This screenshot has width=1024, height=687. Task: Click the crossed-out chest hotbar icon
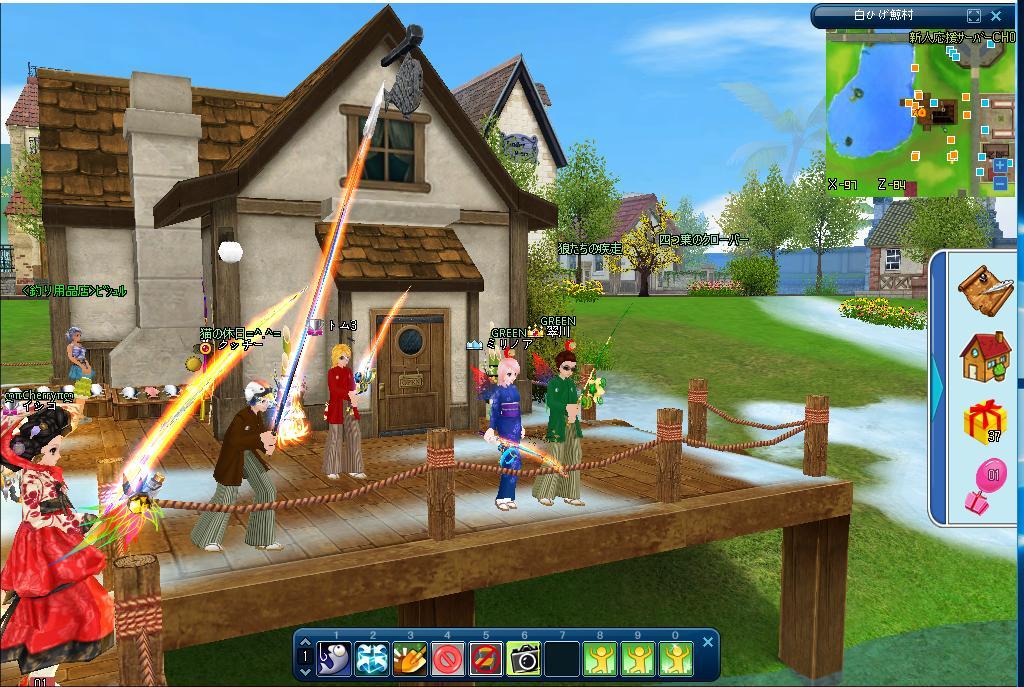[486, 658]
